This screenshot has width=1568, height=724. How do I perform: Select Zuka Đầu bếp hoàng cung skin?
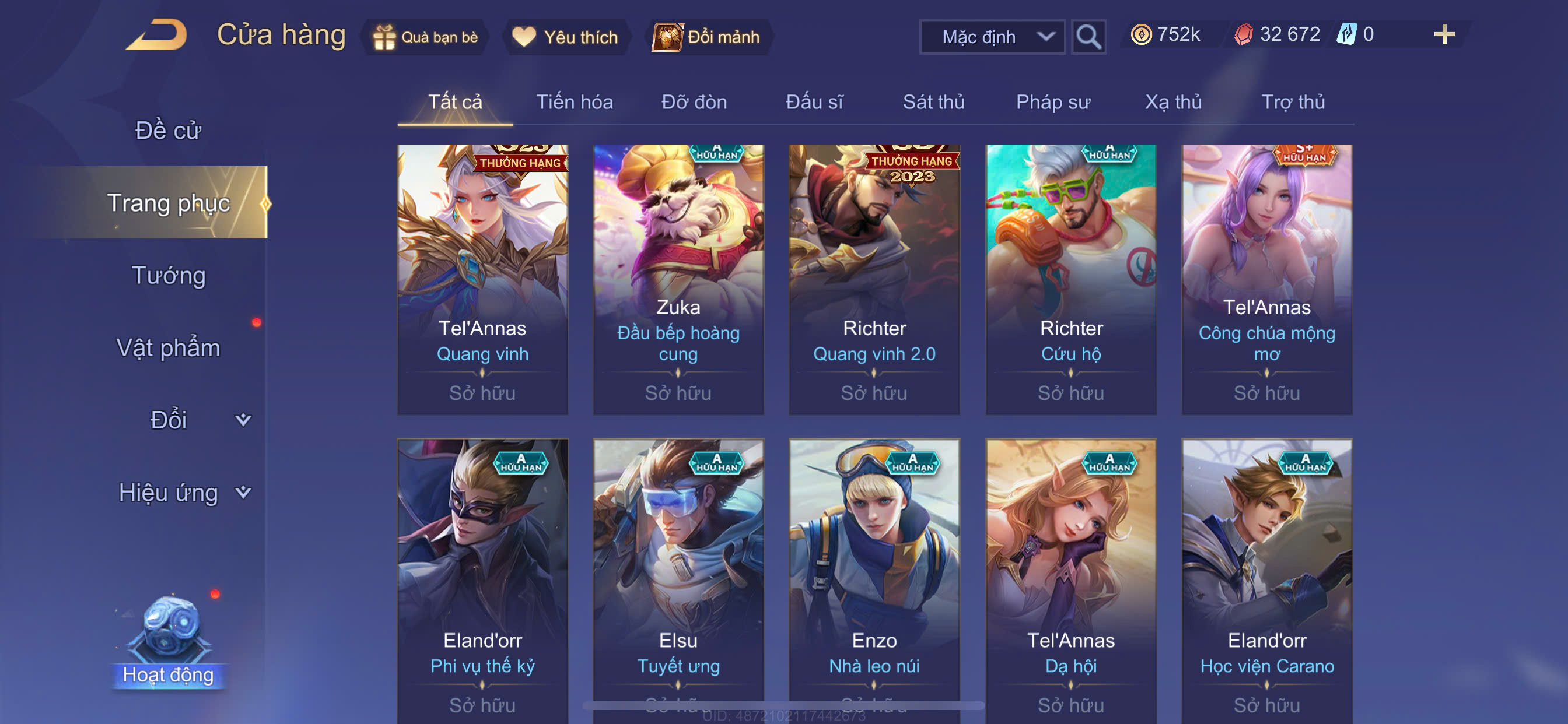click(x=678, y=279)
